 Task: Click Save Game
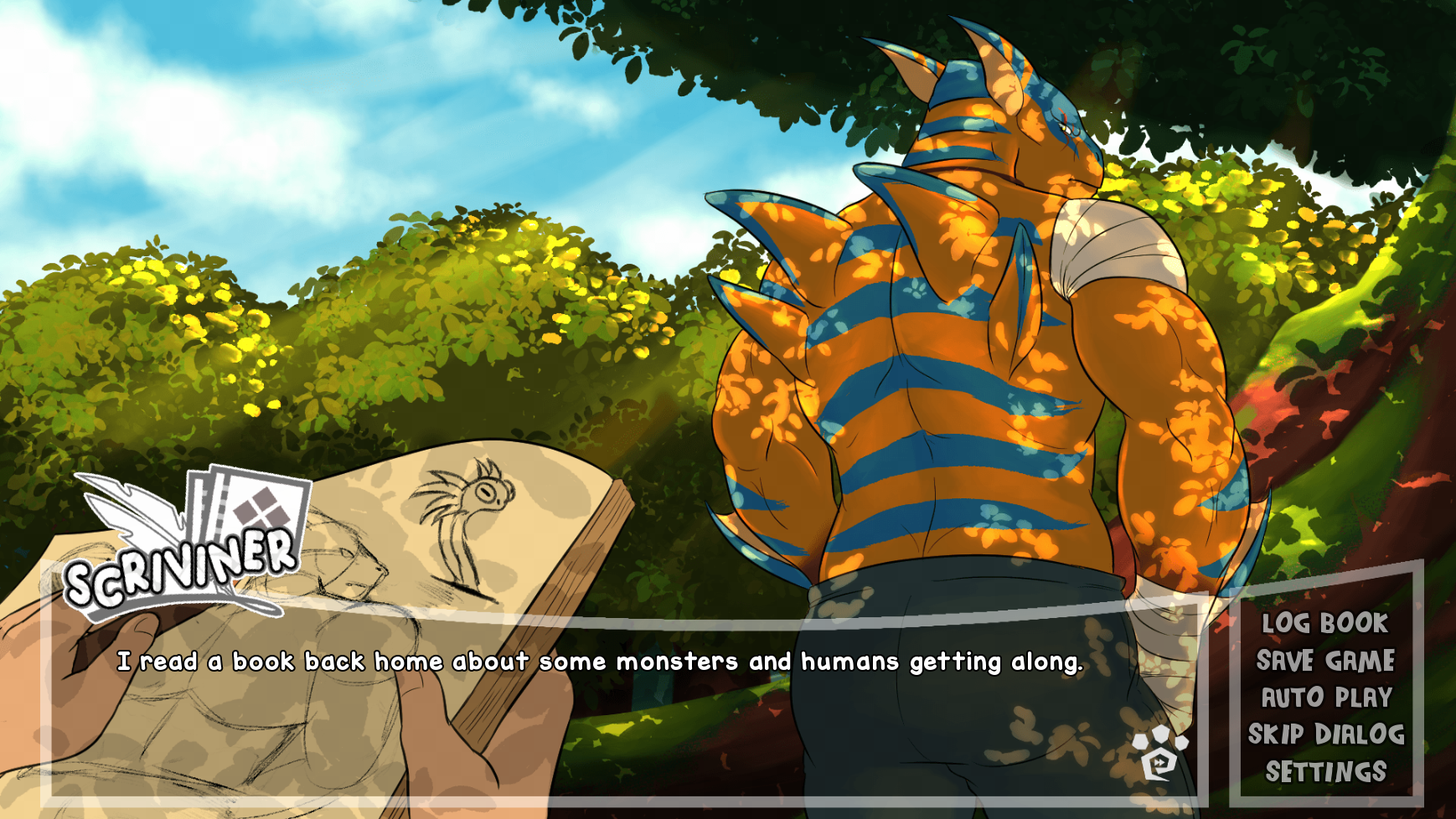tap(1325, 660)
